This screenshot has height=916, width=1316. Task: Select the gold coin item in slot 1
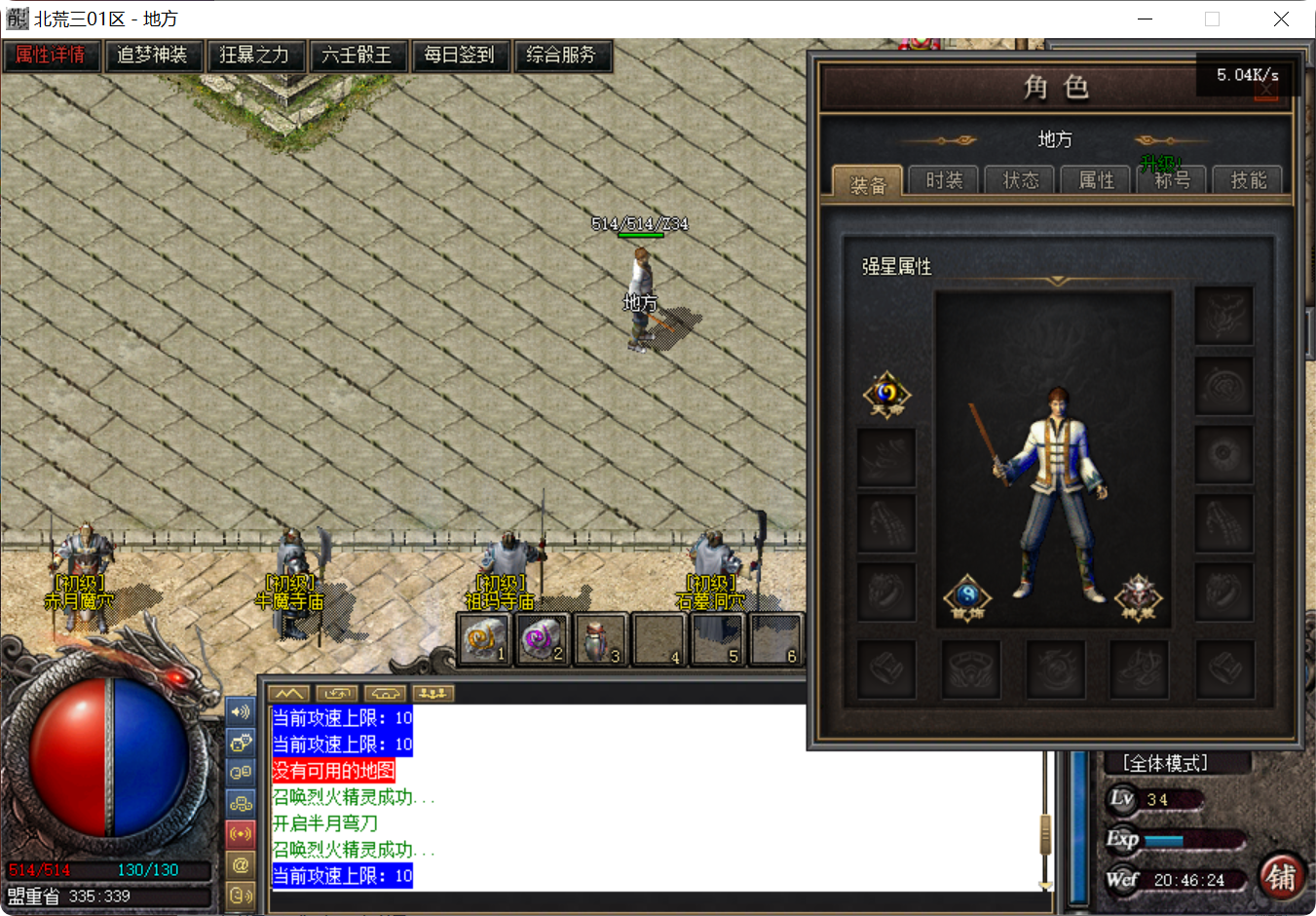483,638
